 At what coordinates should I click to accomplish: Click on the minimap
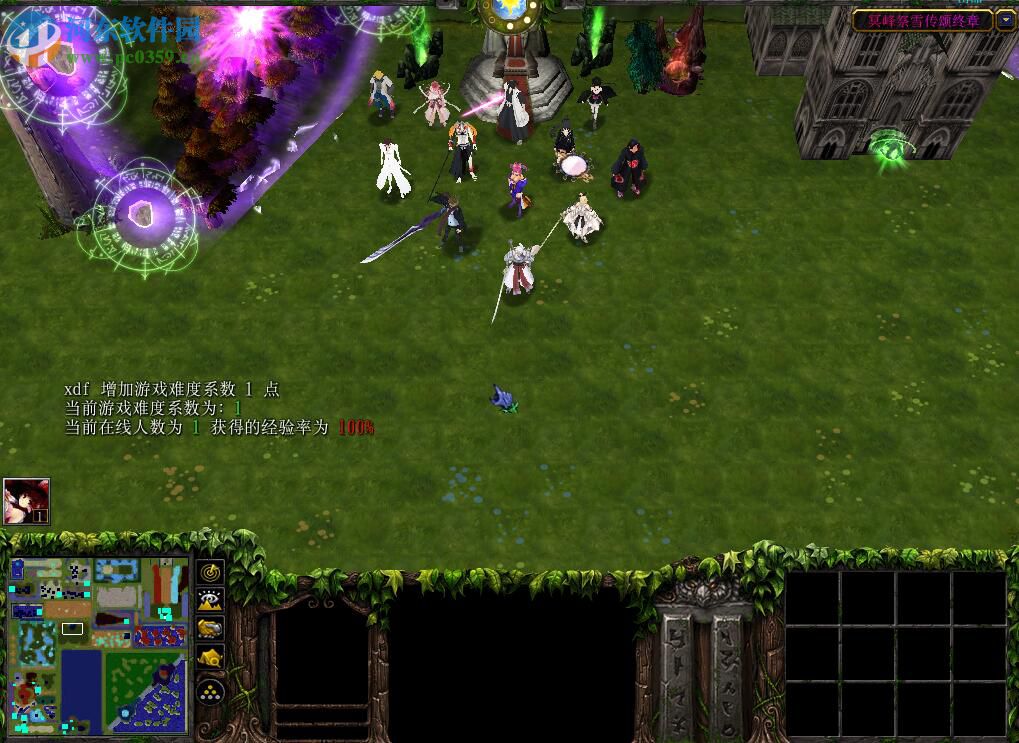(99, 645)
